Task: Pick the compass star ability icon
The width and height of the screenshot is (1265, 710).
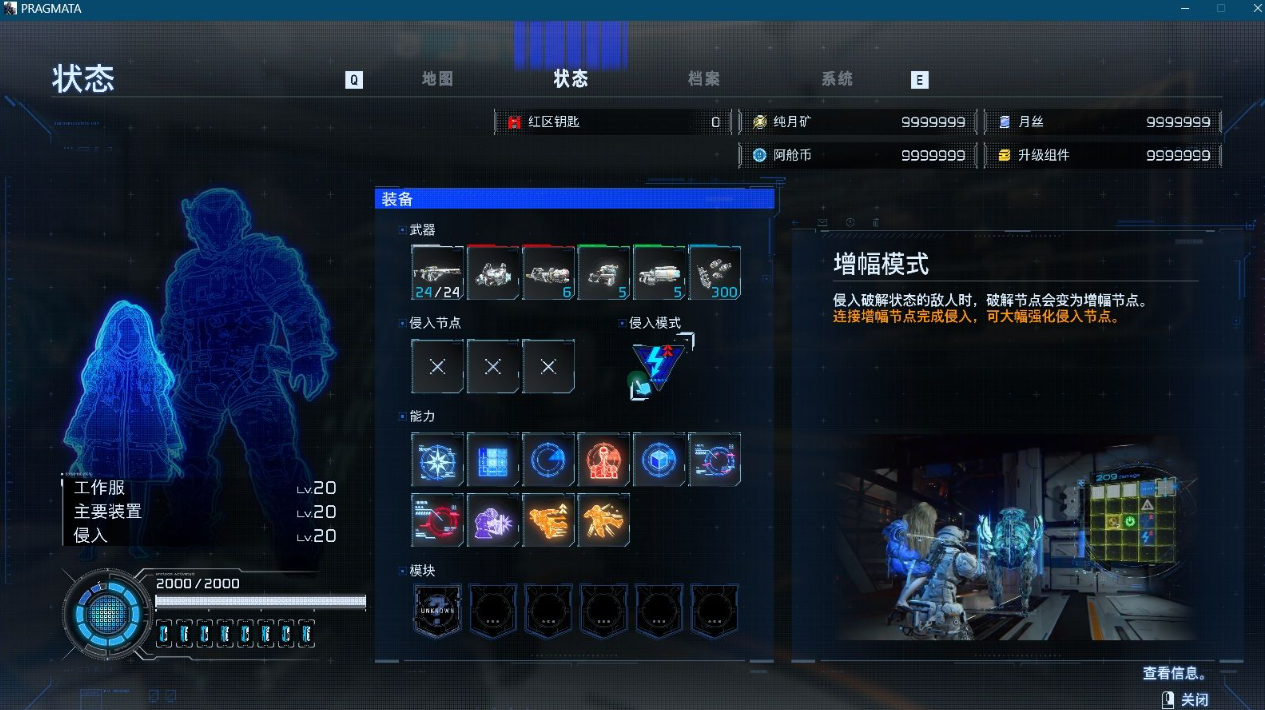Action: tap(437, 460)
